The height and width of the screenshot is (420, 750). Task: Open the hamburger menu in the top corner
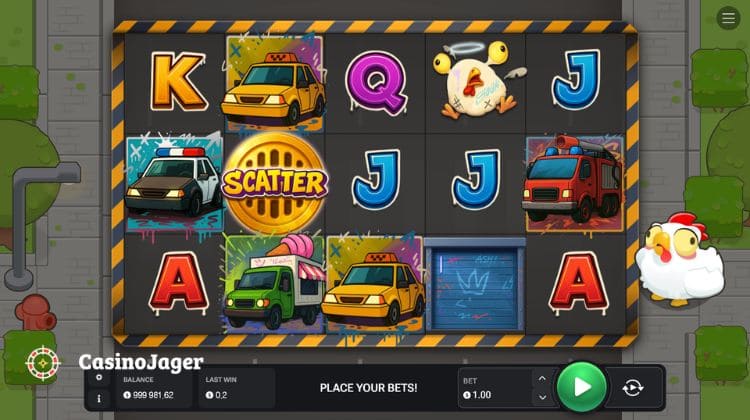point(727,18)
